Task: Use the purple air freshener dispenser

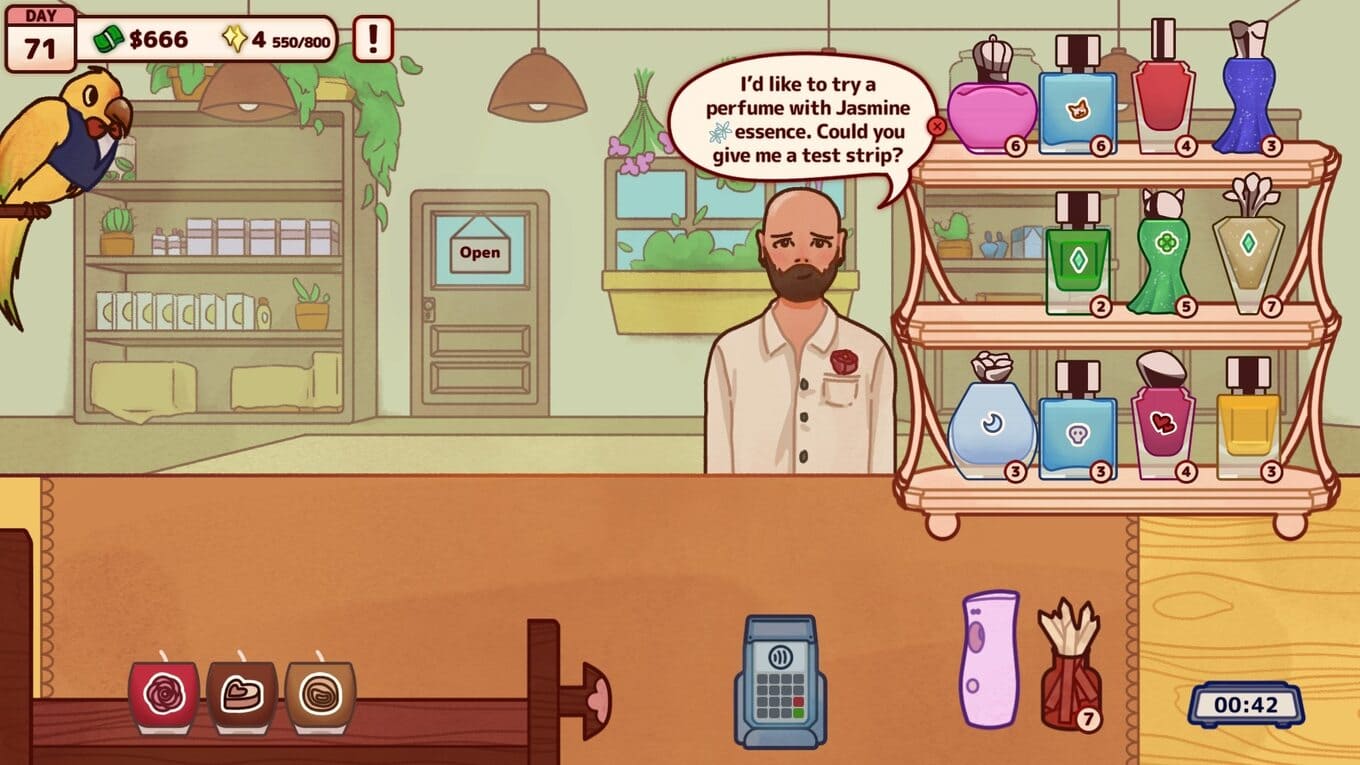Action: [x=989, y=658]
